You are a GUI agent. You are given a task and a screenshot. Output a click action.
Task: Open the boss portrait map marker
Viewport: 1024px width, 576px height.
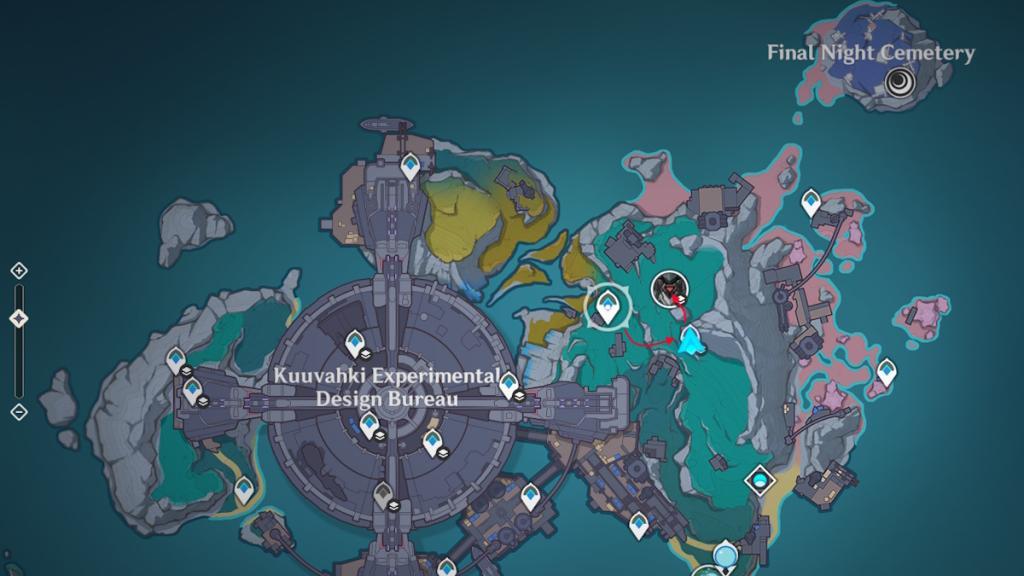click(x=668, y=290)
